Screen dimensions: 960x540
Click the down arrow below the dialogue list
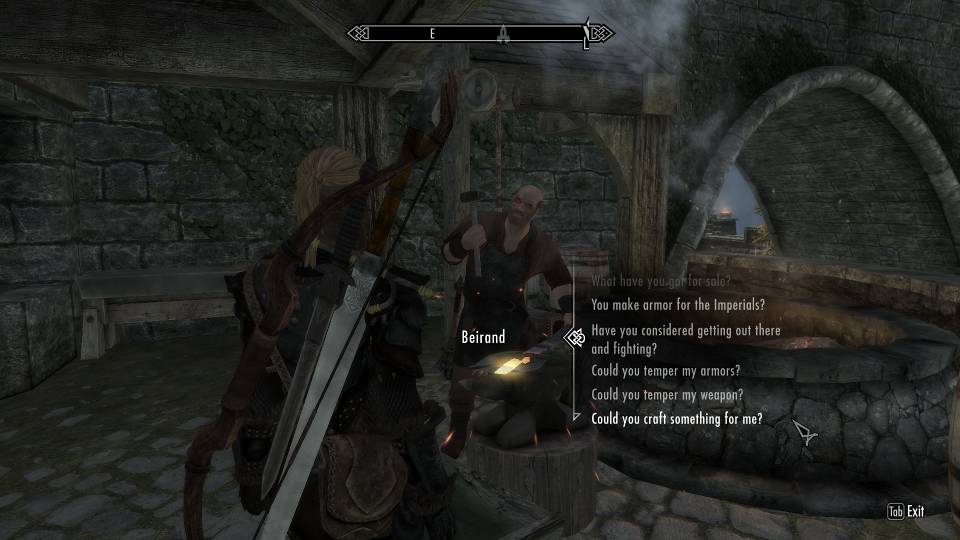[x=575, y=415]
